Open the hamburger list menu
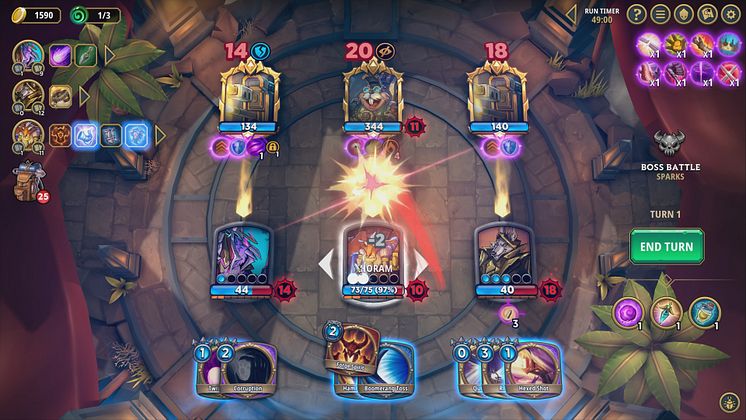Viewport: 746px width, 420px height. click(661, 14)
